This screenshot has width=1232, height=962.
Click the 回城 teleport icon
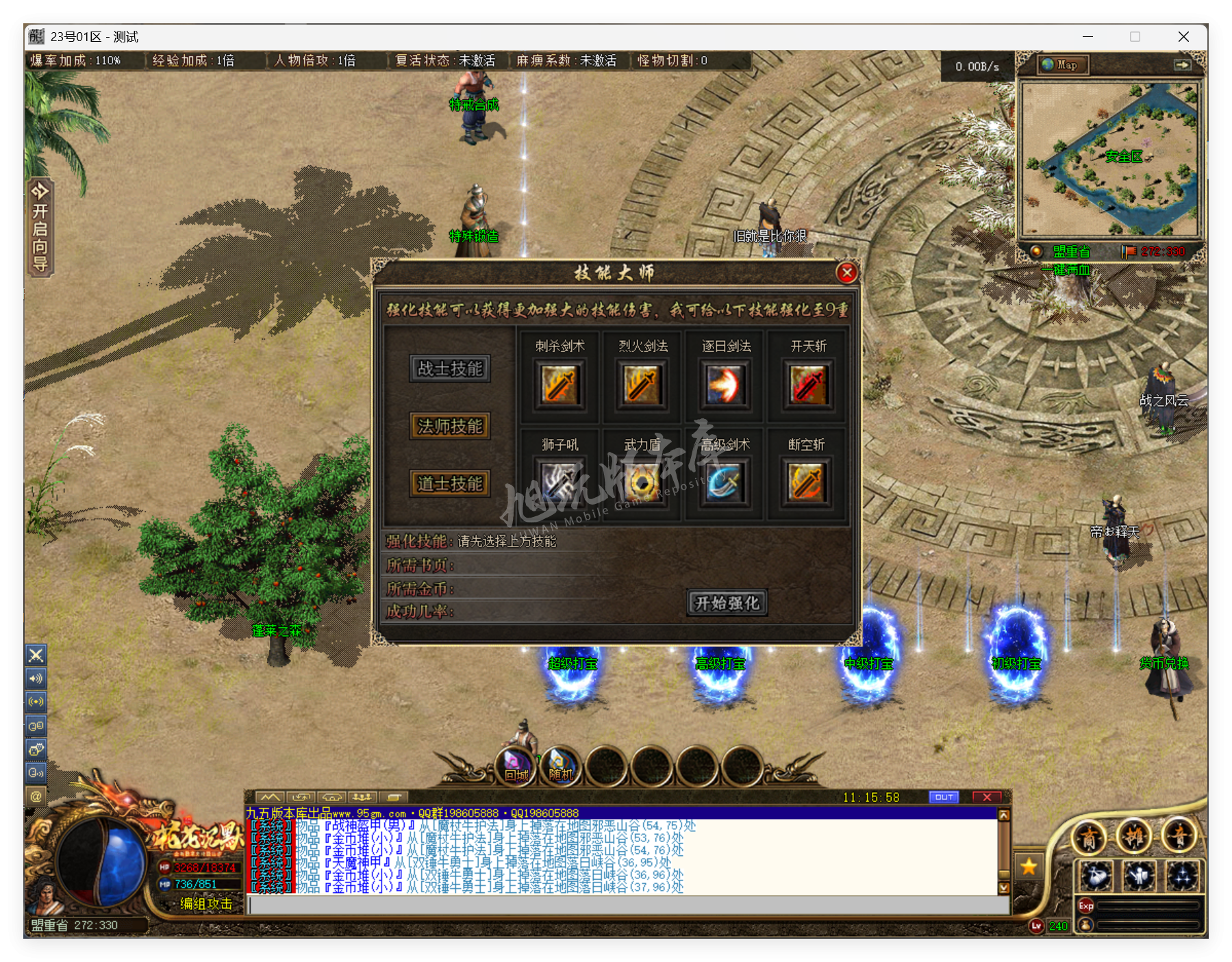tap(517, 764)
